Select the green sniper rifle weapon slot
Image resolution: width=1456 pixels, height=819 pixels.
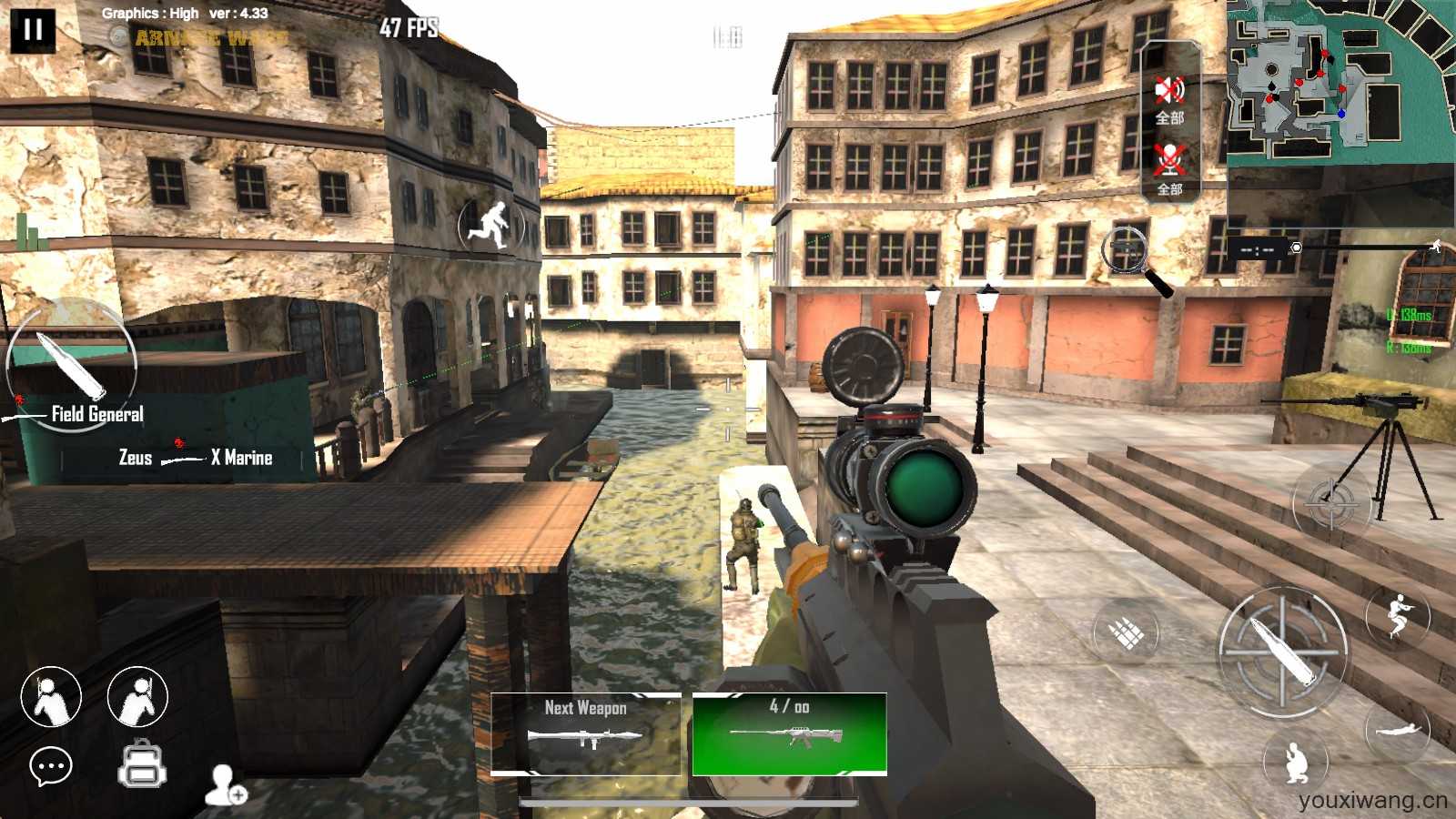(789, 733)
